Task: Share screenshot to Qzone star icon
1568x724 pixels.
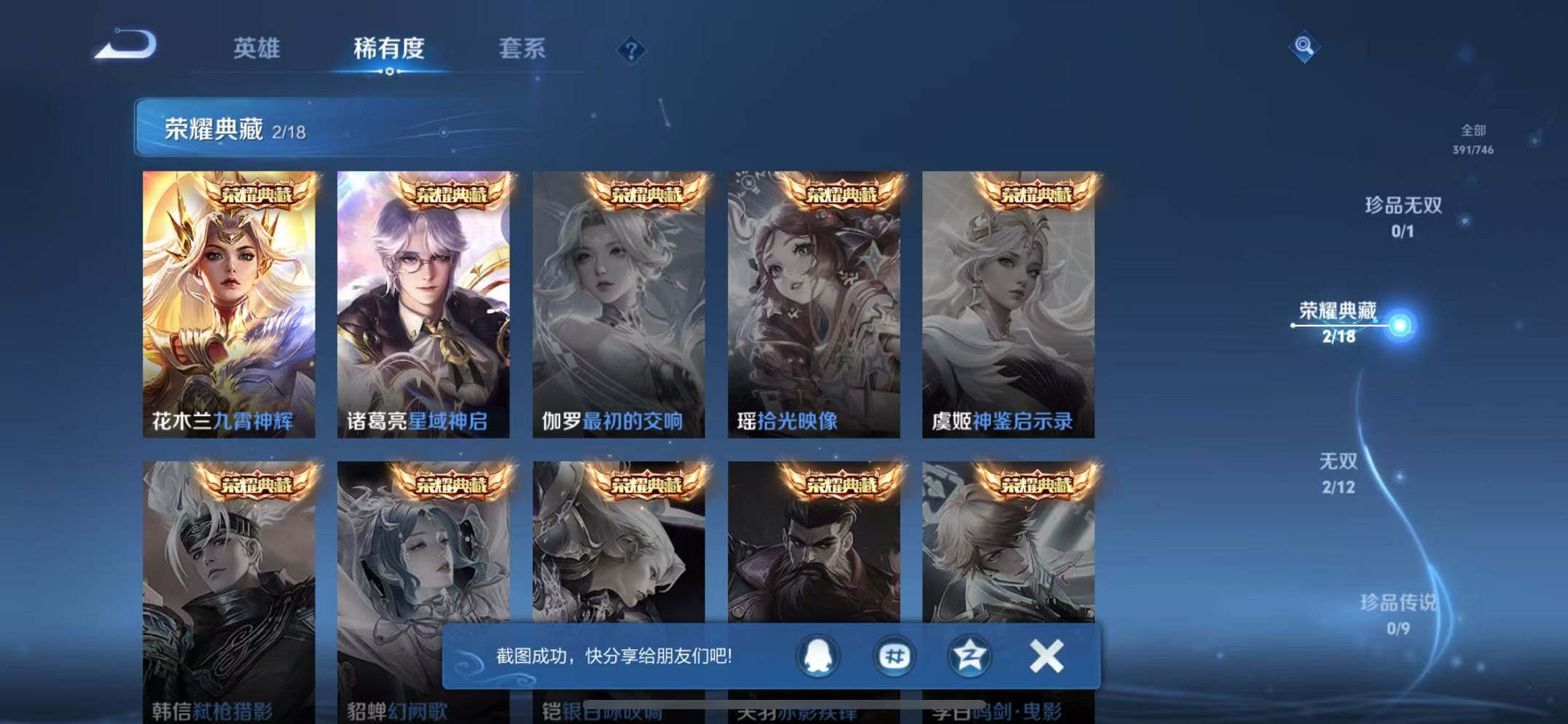Action: tap(969, 656)
